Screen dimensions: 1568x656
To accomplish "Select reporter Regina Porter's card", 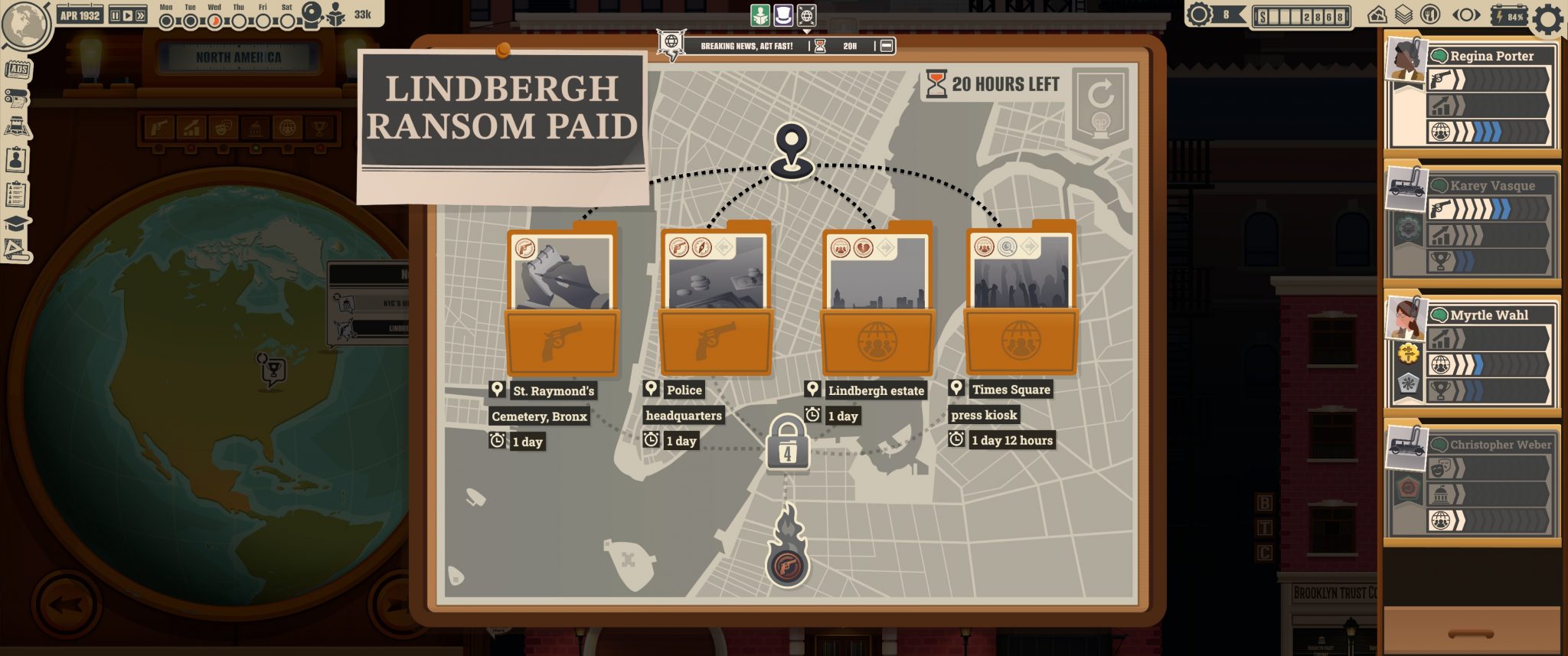I will tap(1472, 94).
